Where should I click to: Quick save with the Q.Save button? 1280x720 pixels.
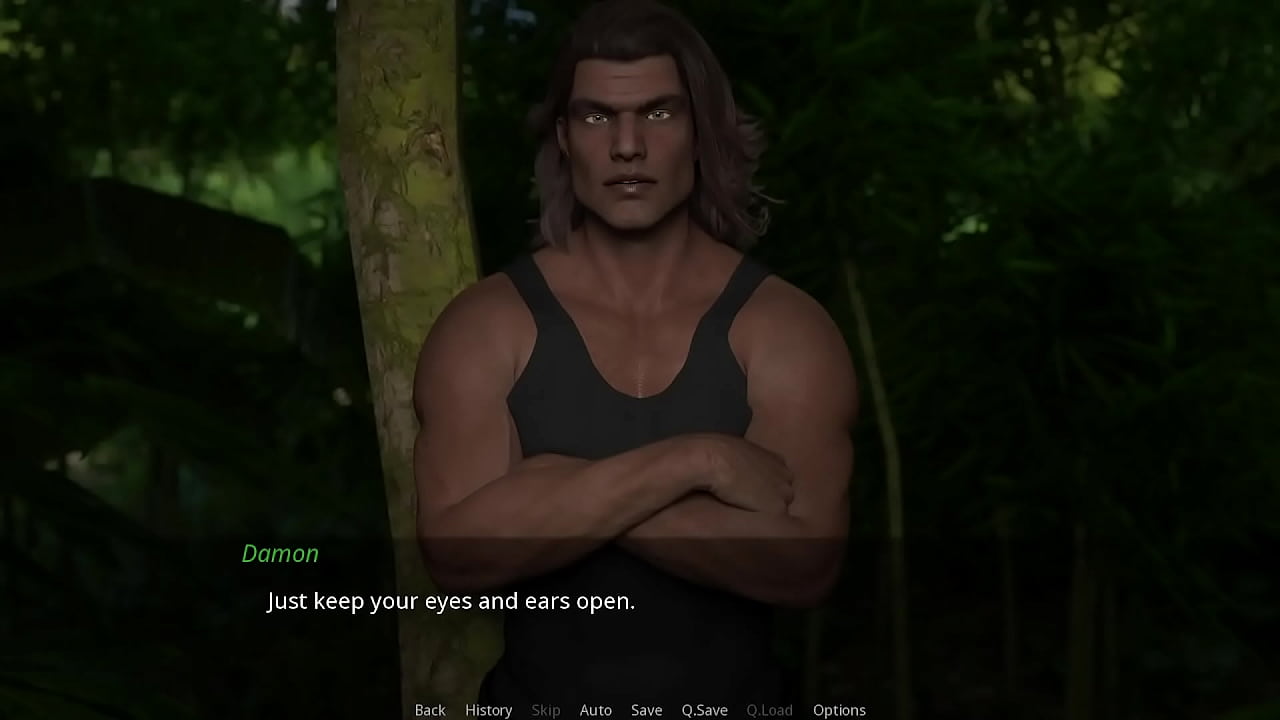pos(704,710)
